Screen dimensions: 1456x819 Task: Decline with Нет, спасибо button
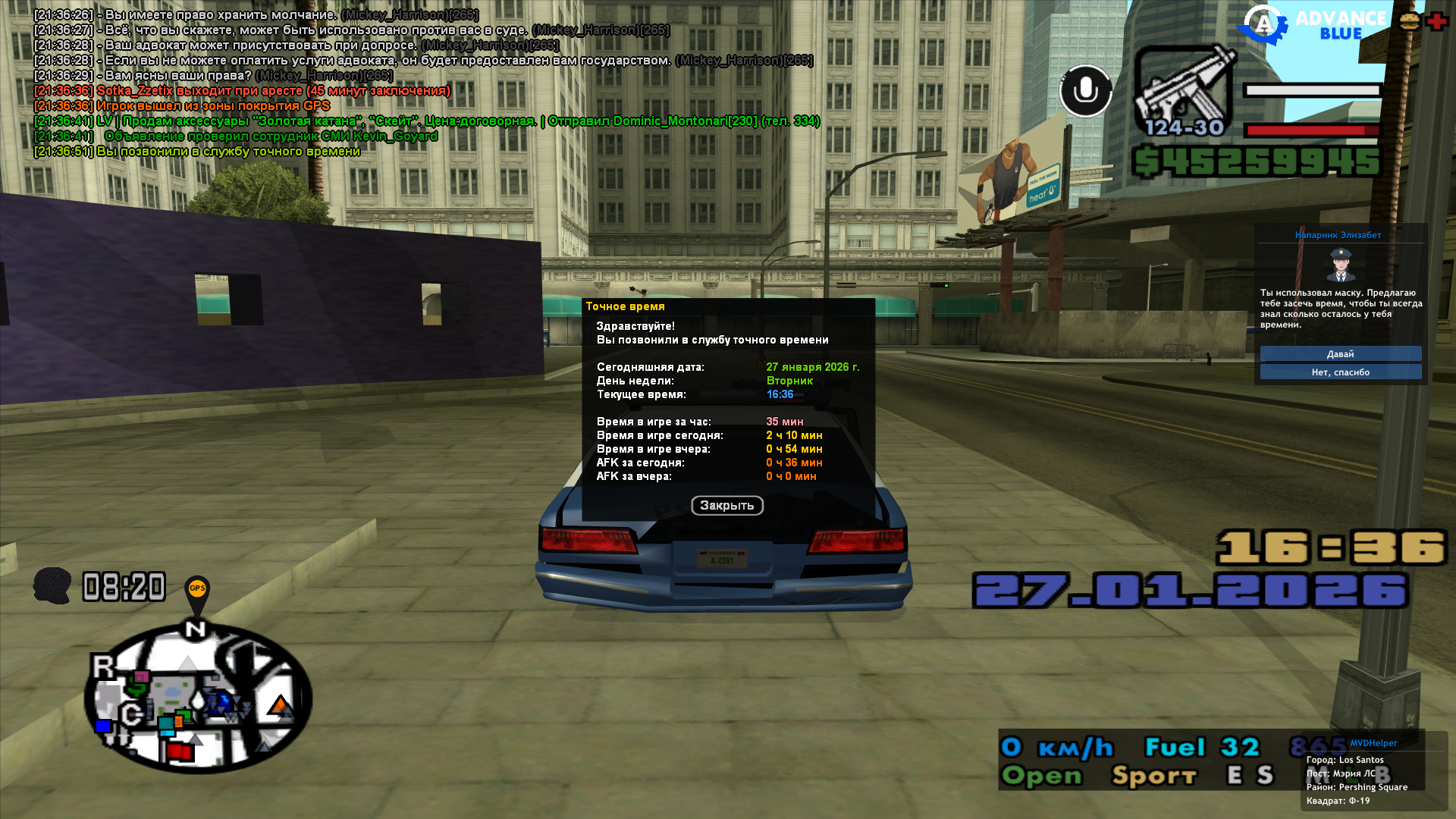point(1340,372)
